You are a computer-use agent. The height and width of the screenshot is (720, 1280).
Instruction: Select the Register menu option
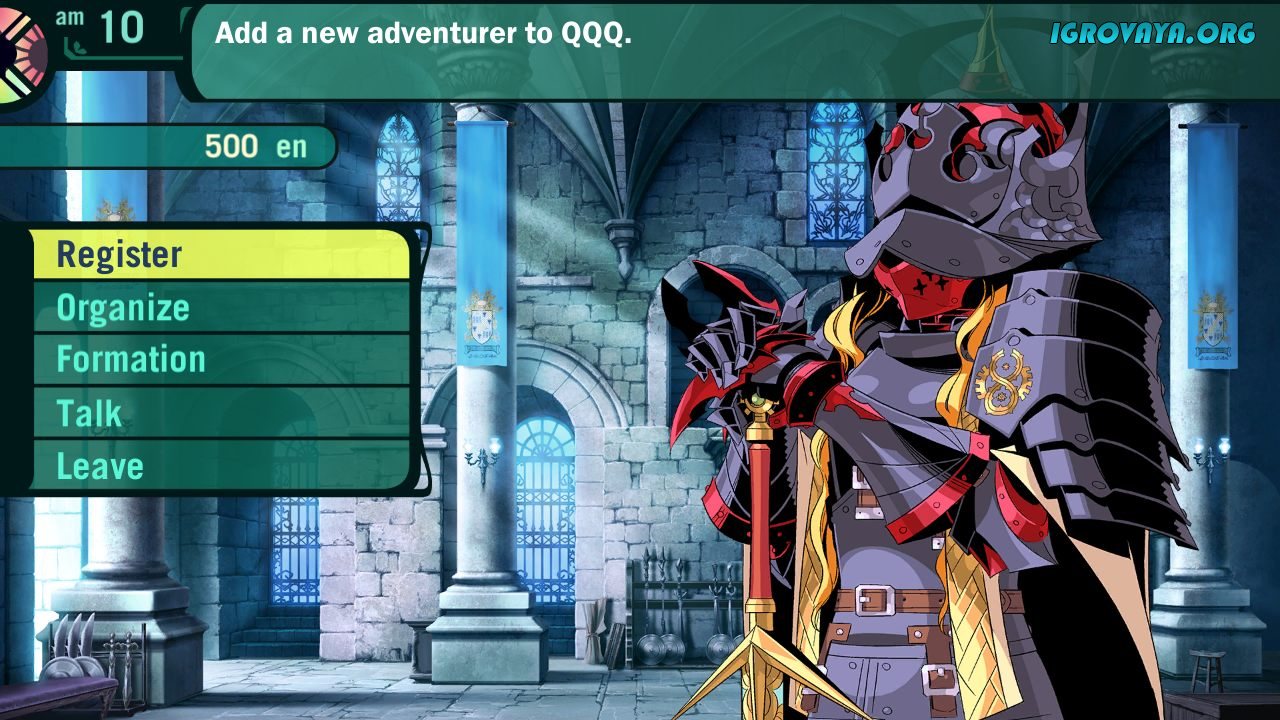click(x=220, y=255)
